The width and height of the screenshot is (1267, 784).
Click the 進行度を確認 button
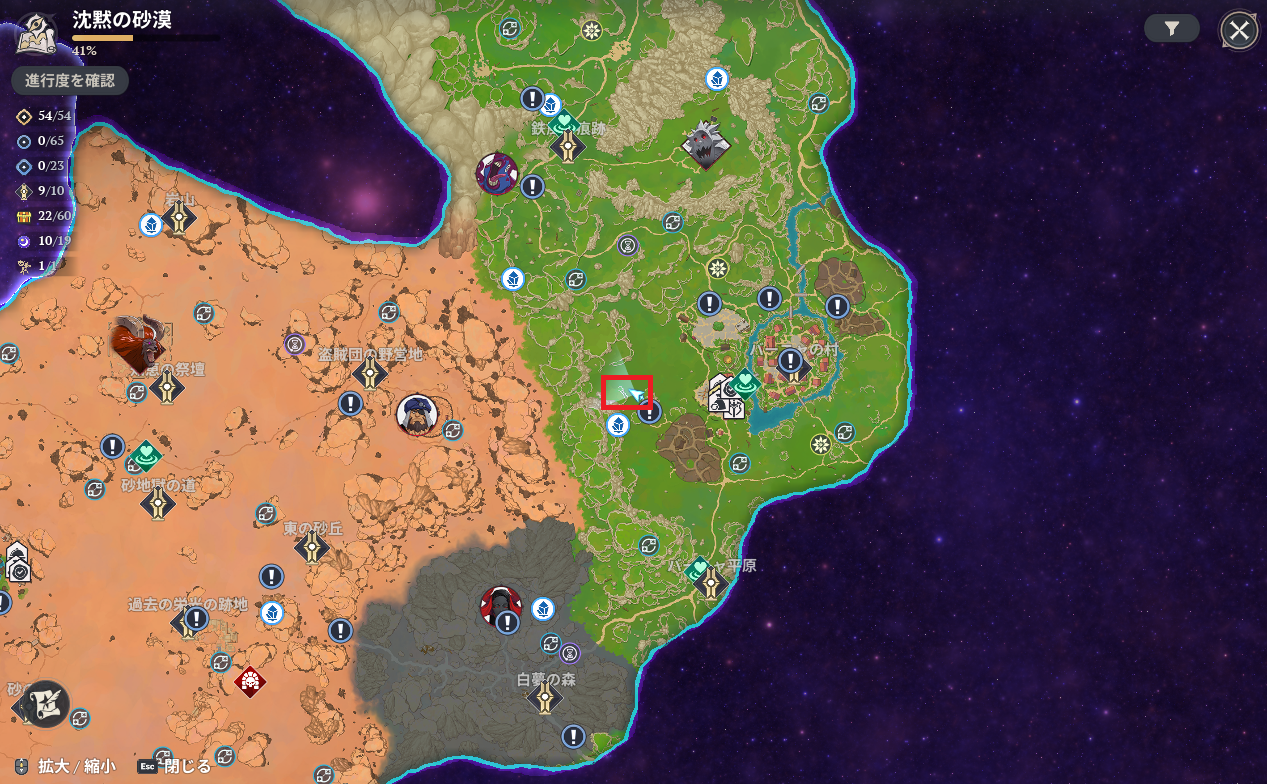point(70,81)
